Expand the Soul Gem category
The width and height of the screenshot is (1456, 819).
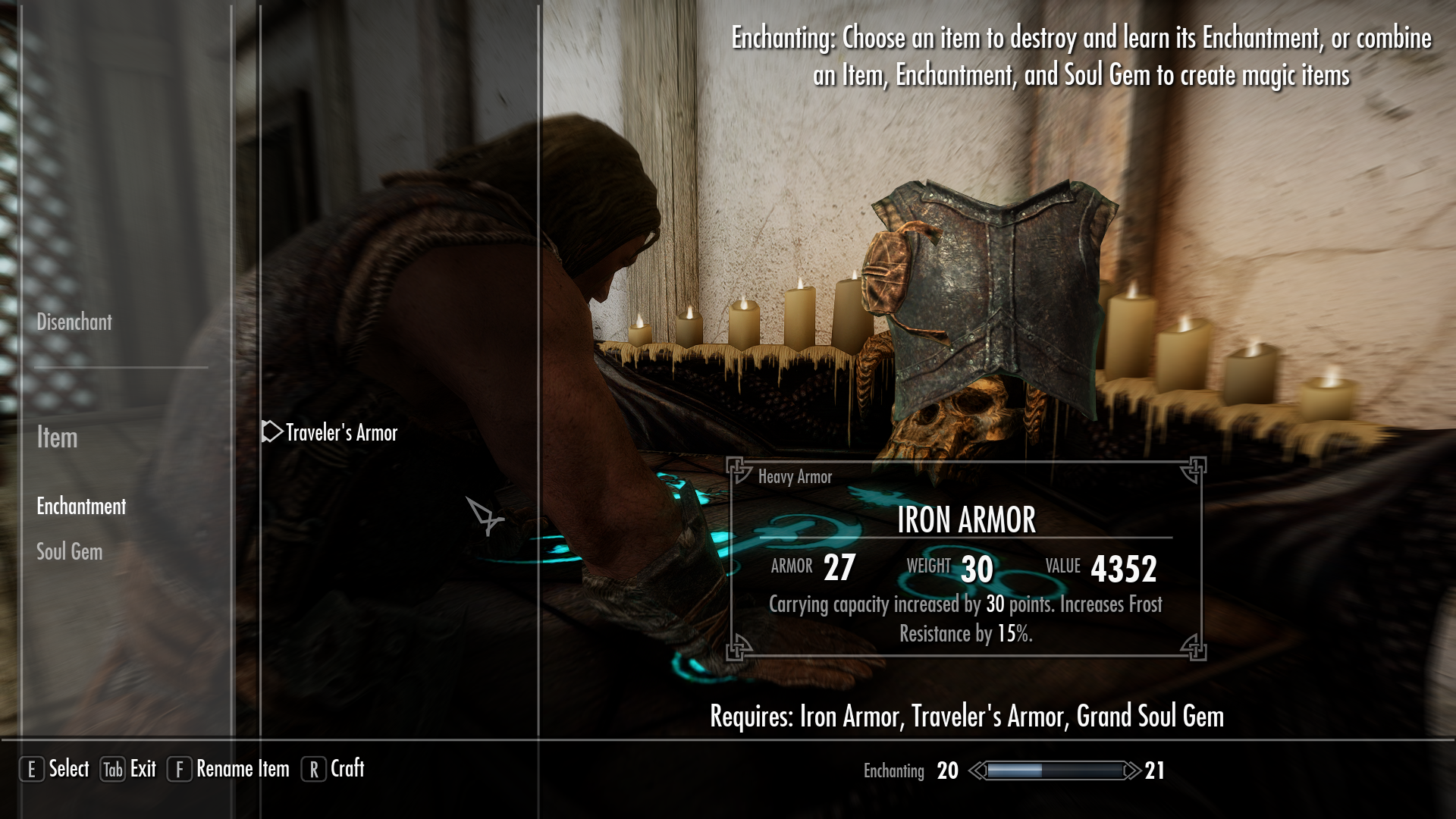tap(69, 552)
